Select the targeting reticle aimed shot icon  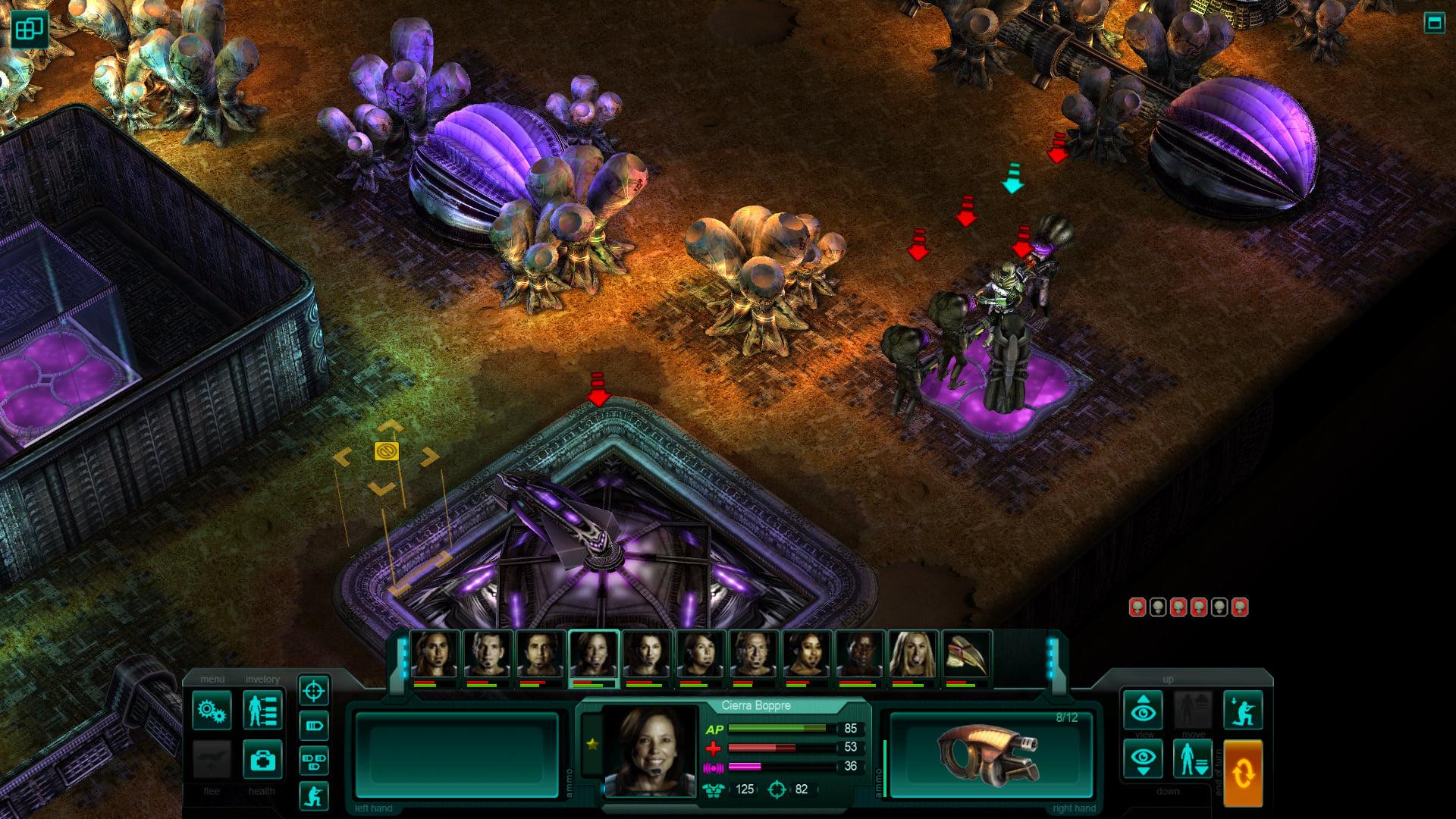(x=314, y=690)
